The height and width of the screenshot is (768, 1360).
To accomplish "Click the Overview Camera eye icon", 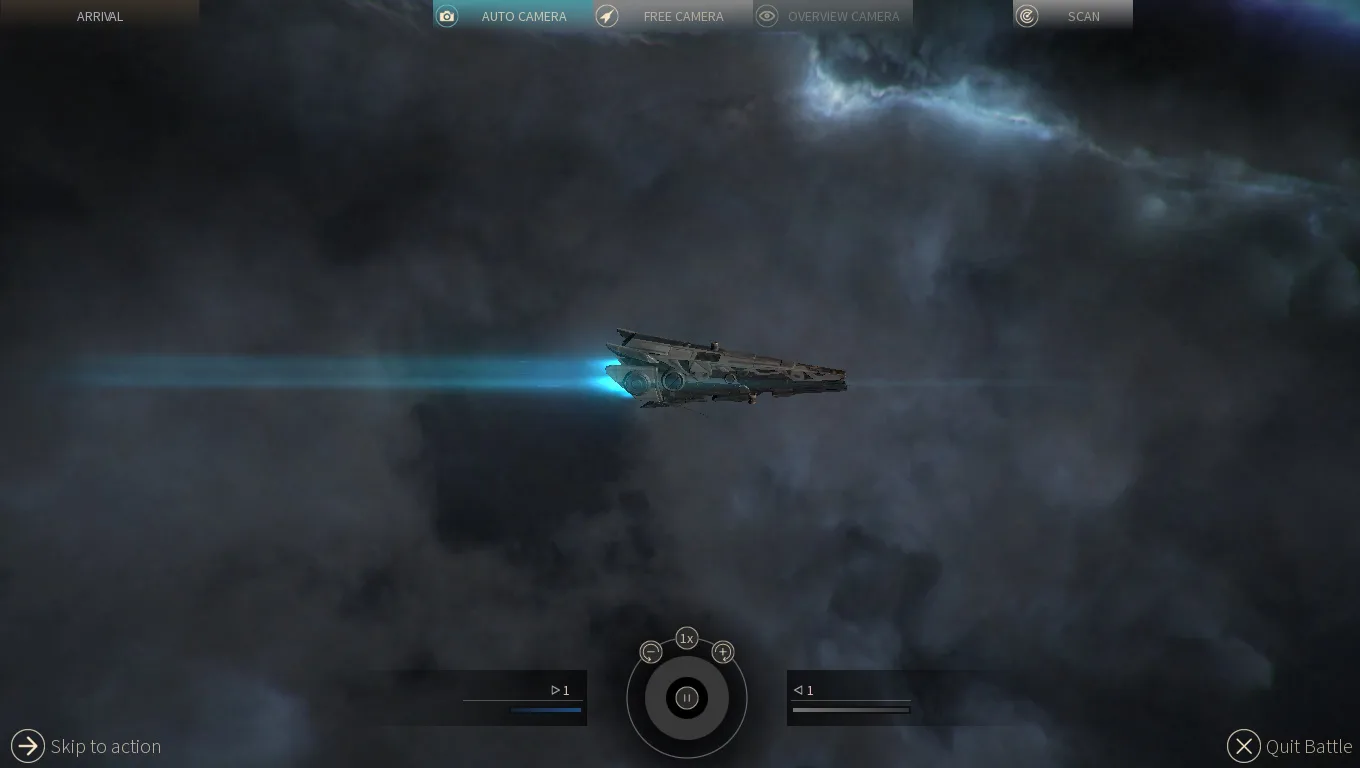I will click(767, 16).
